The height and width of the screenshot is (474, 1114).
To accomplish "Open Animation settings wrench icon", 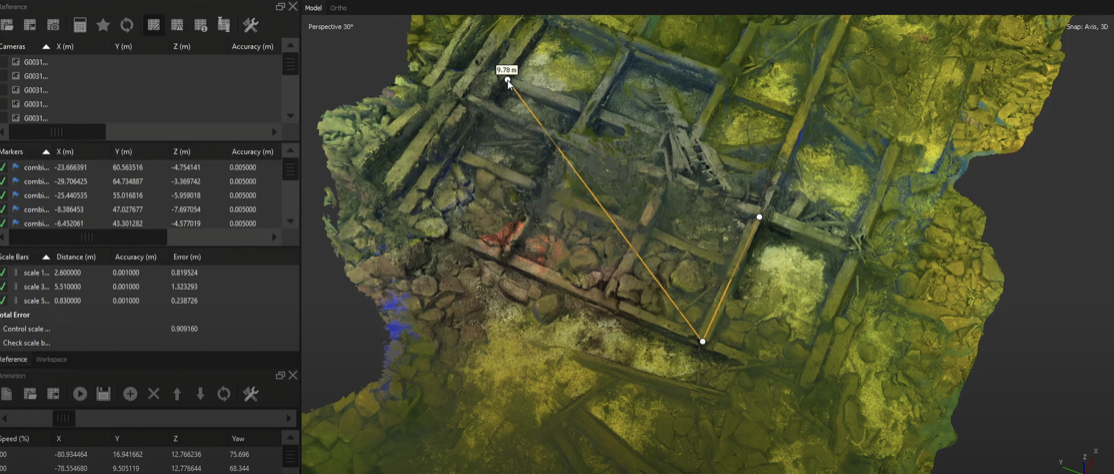I will click(250, 394).
